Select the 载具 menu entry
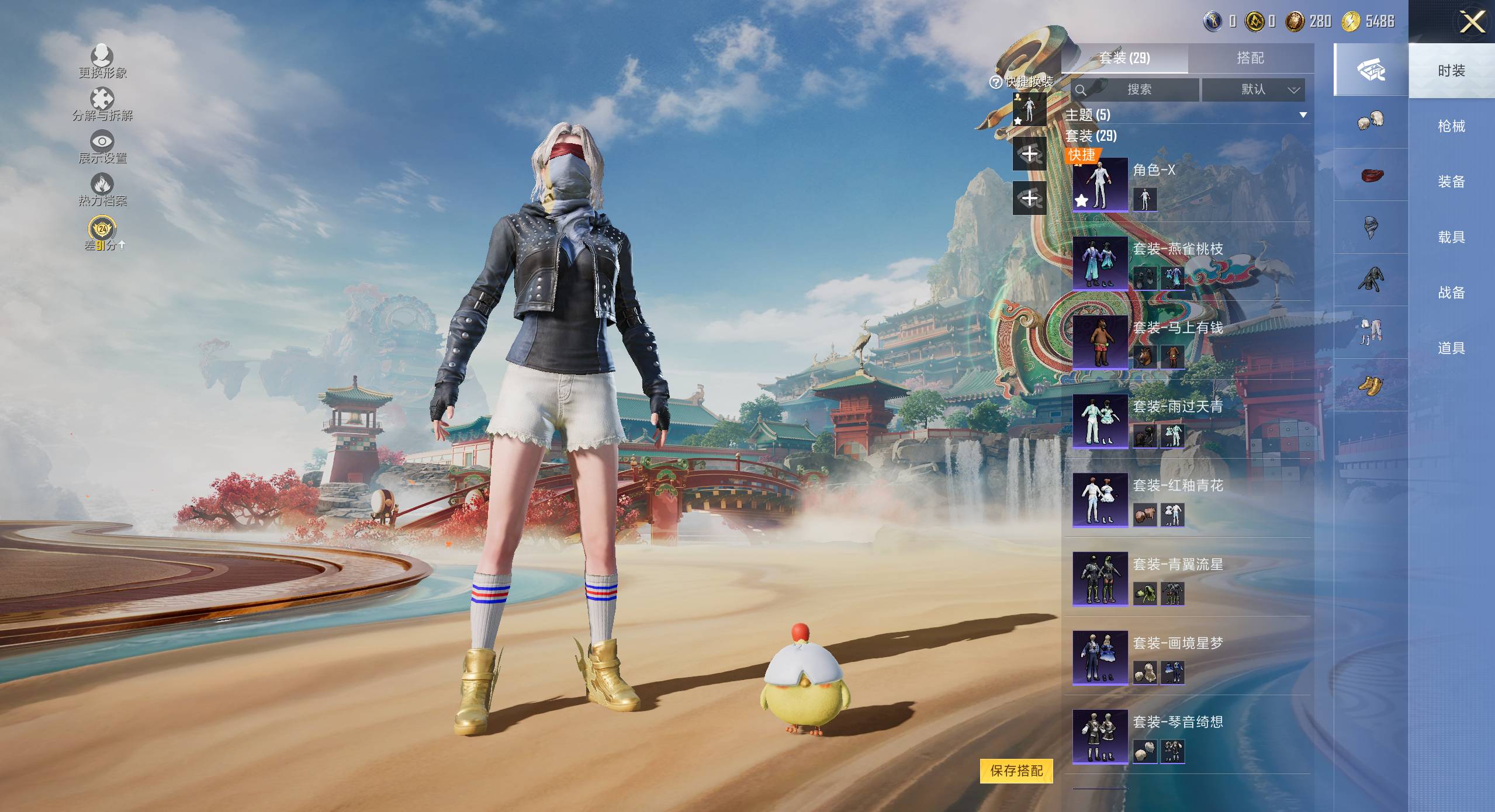 tap(1451, 237)
